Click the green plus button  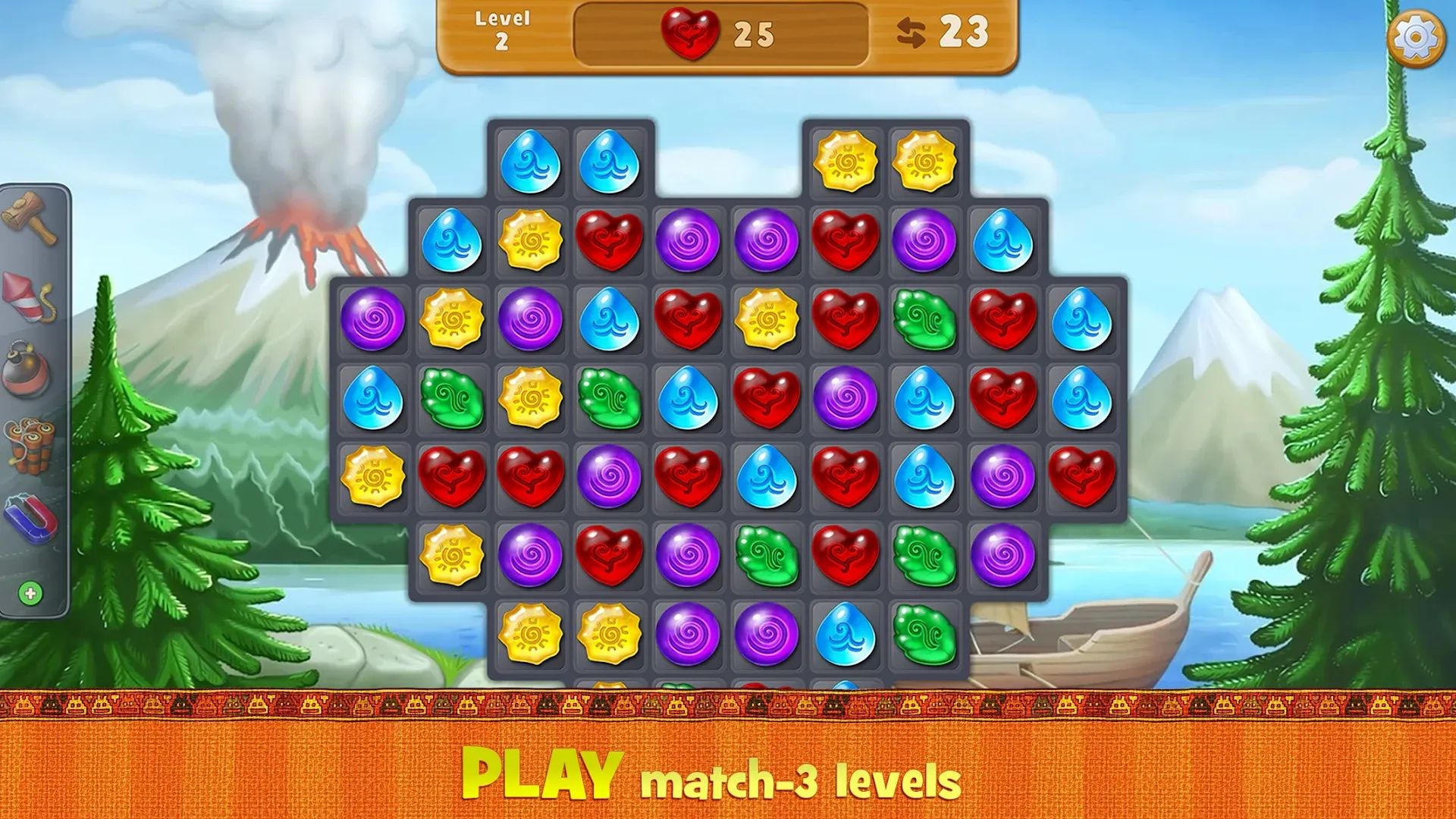tap(30, 594)
